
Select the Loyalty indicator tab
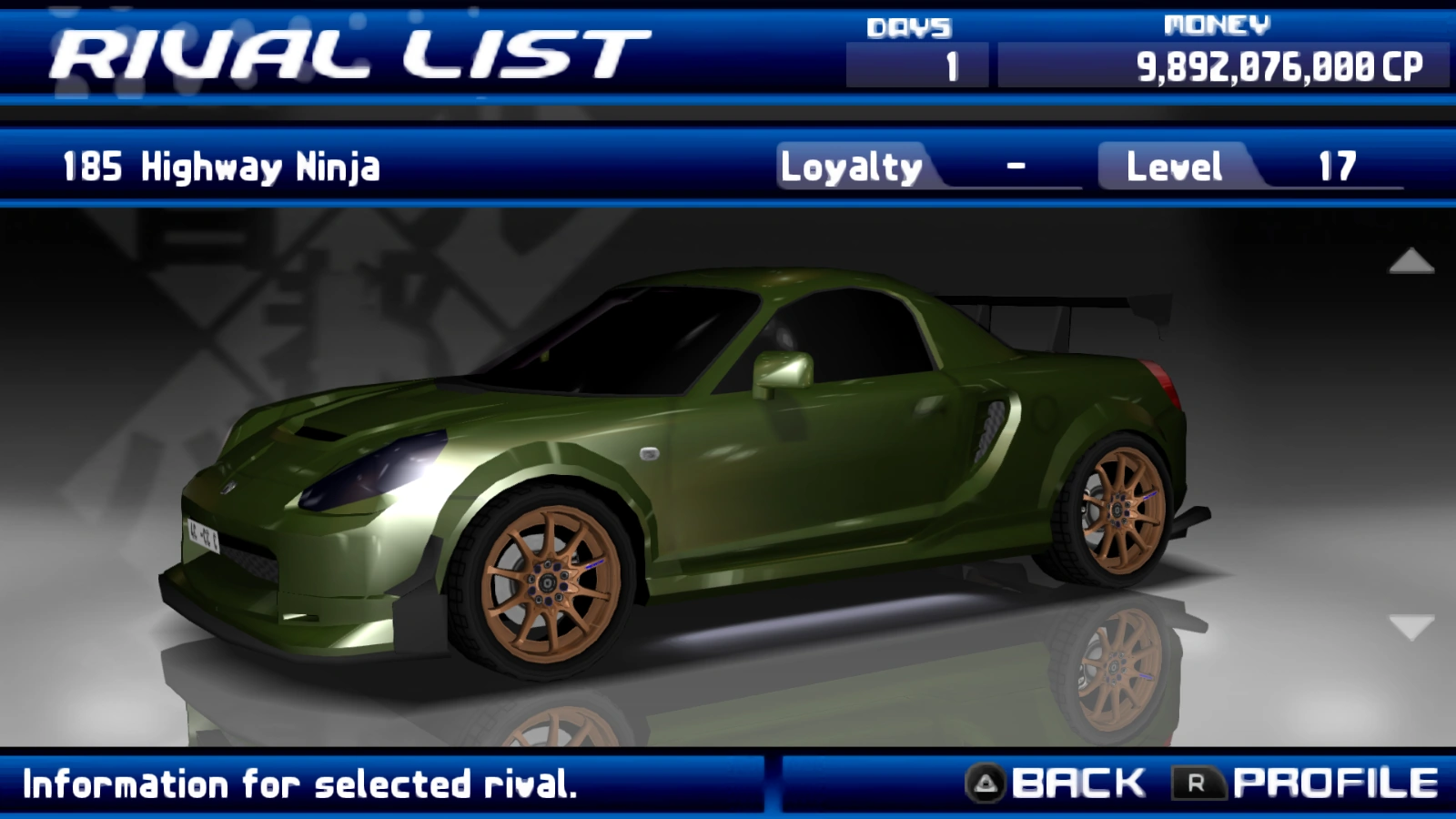pyautogui.click(x=851, y=167)
